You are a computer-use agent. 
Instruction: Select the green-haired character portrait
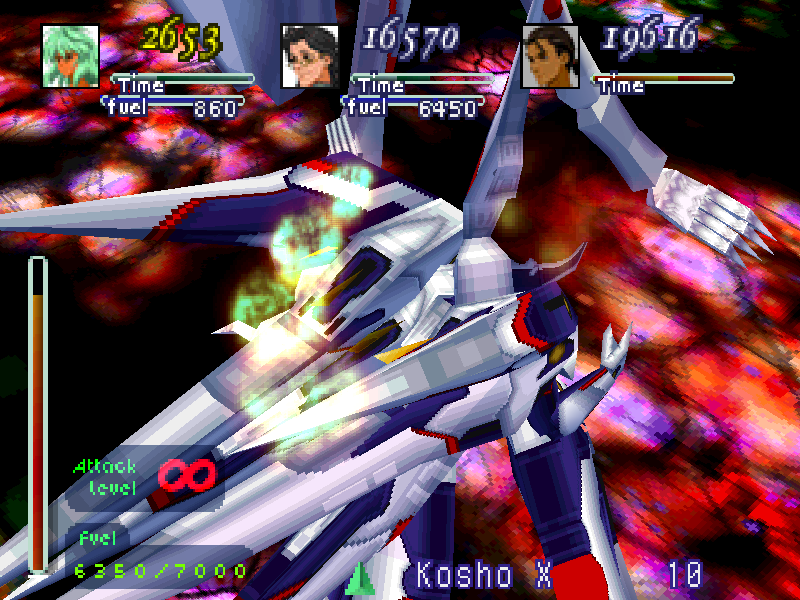coord(72,56)
